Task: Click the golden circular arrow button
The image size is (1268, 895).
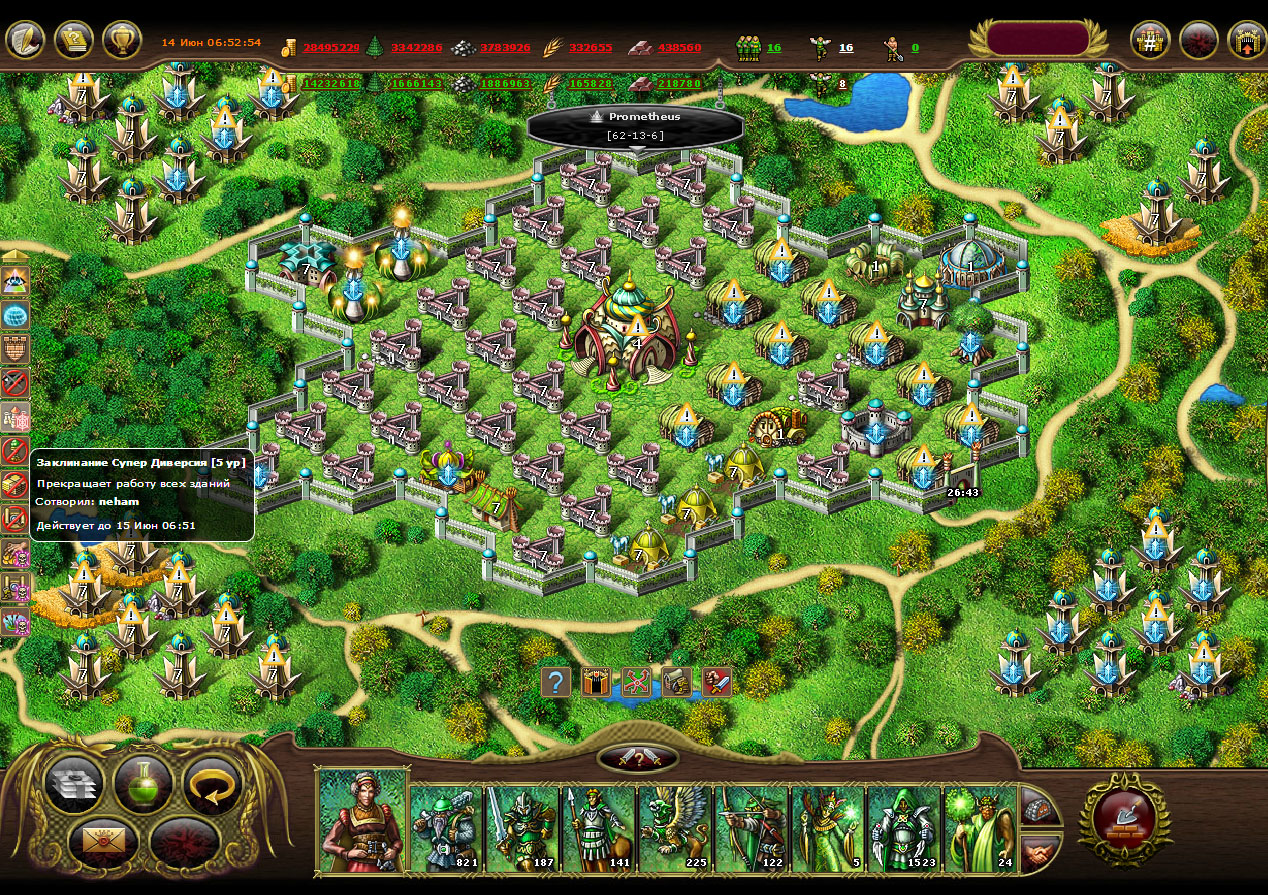Action: click(x=212, y=783)
